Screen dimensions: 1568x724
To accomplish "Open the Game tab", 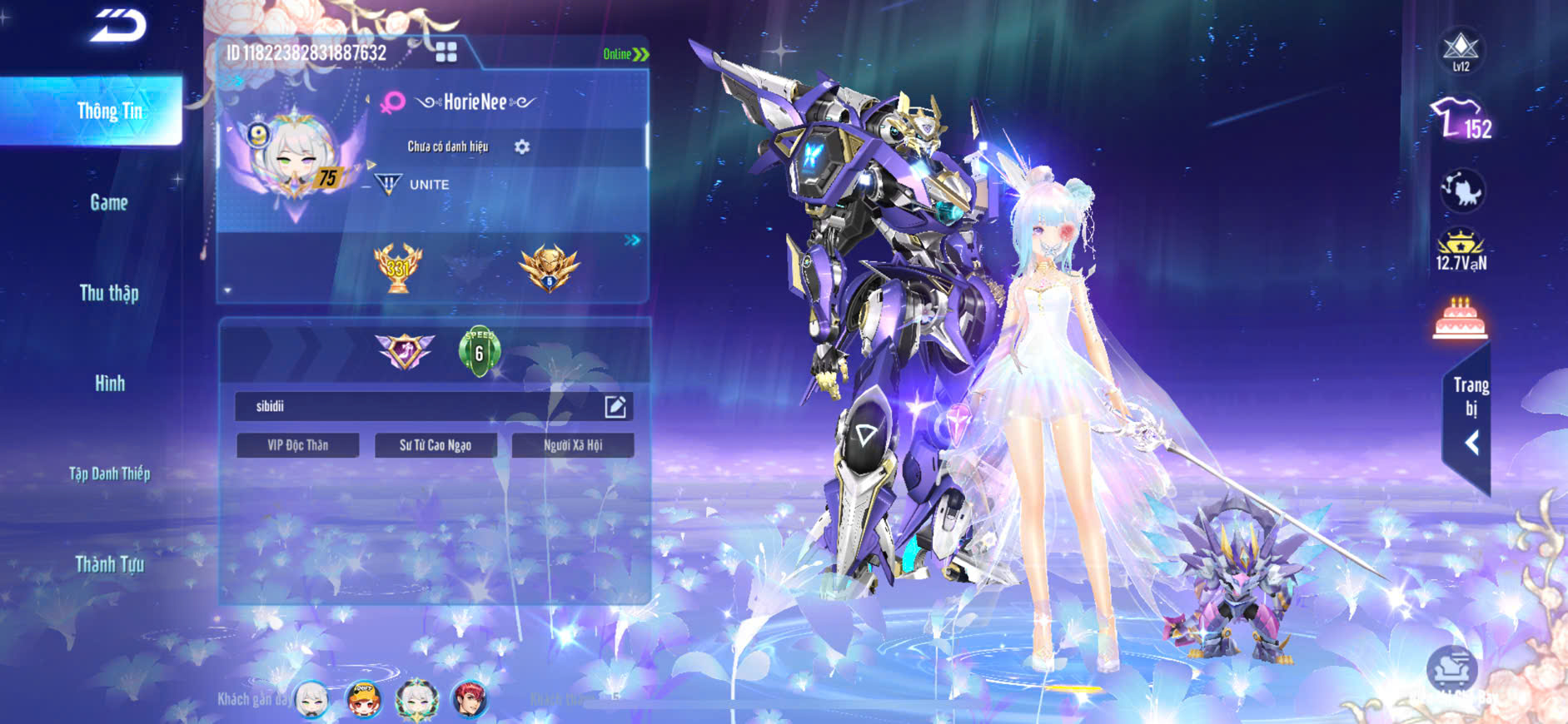I will 109,202.
